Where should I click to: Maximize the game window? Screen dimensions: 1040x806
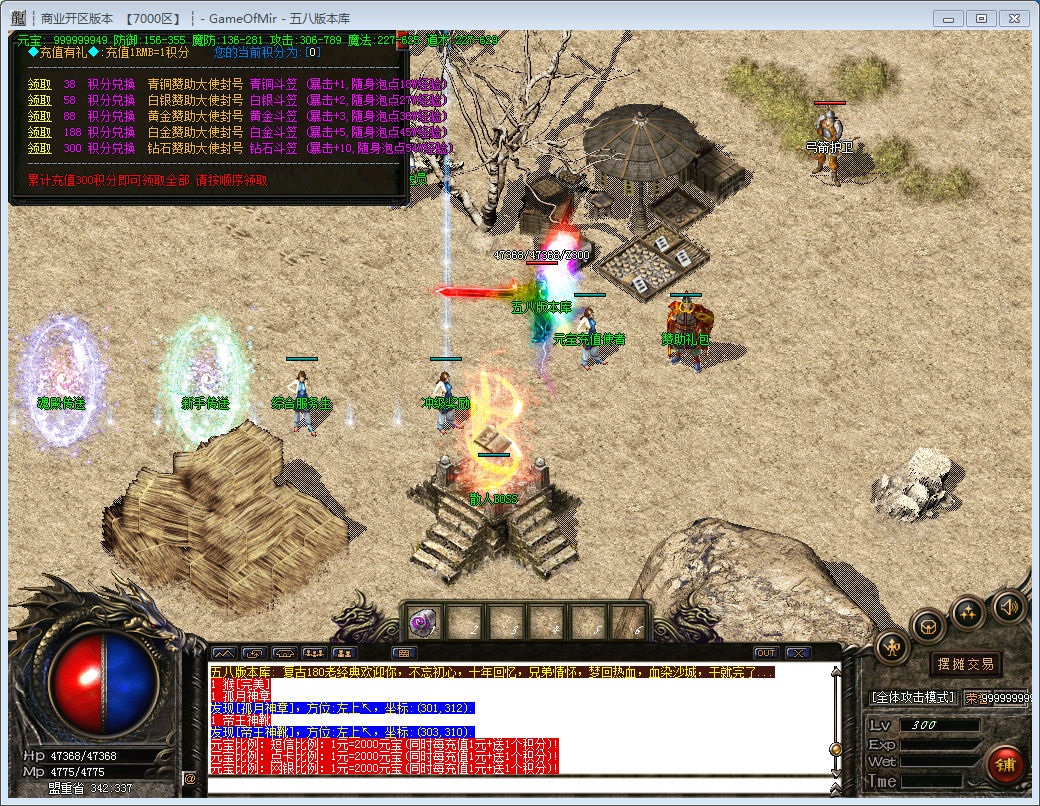982,18
